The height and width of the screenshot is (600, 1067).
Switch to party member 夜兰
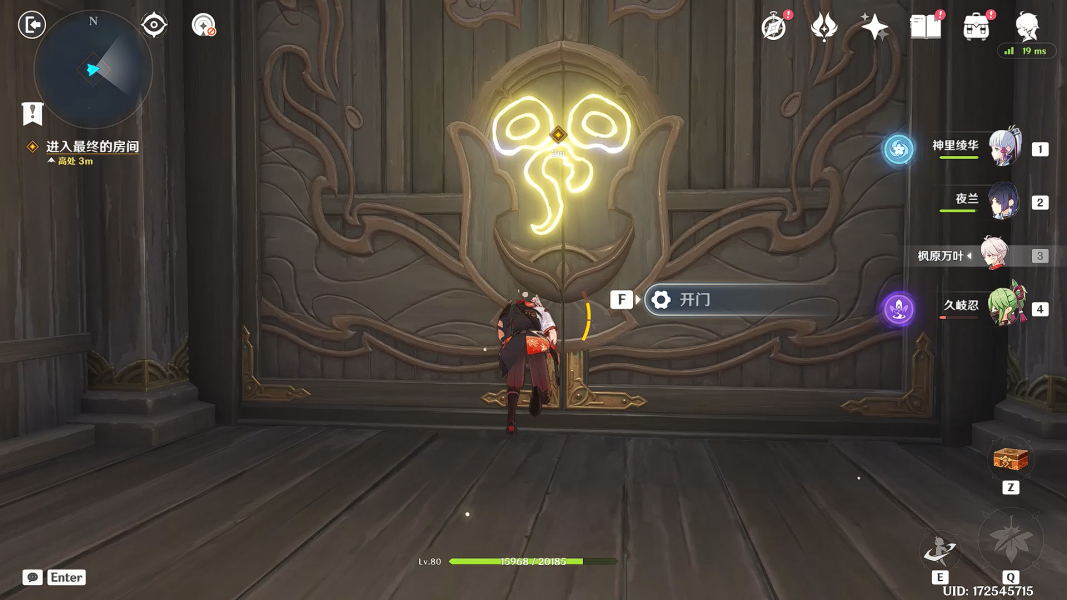pyautogui.click(x=1003, y=201)
